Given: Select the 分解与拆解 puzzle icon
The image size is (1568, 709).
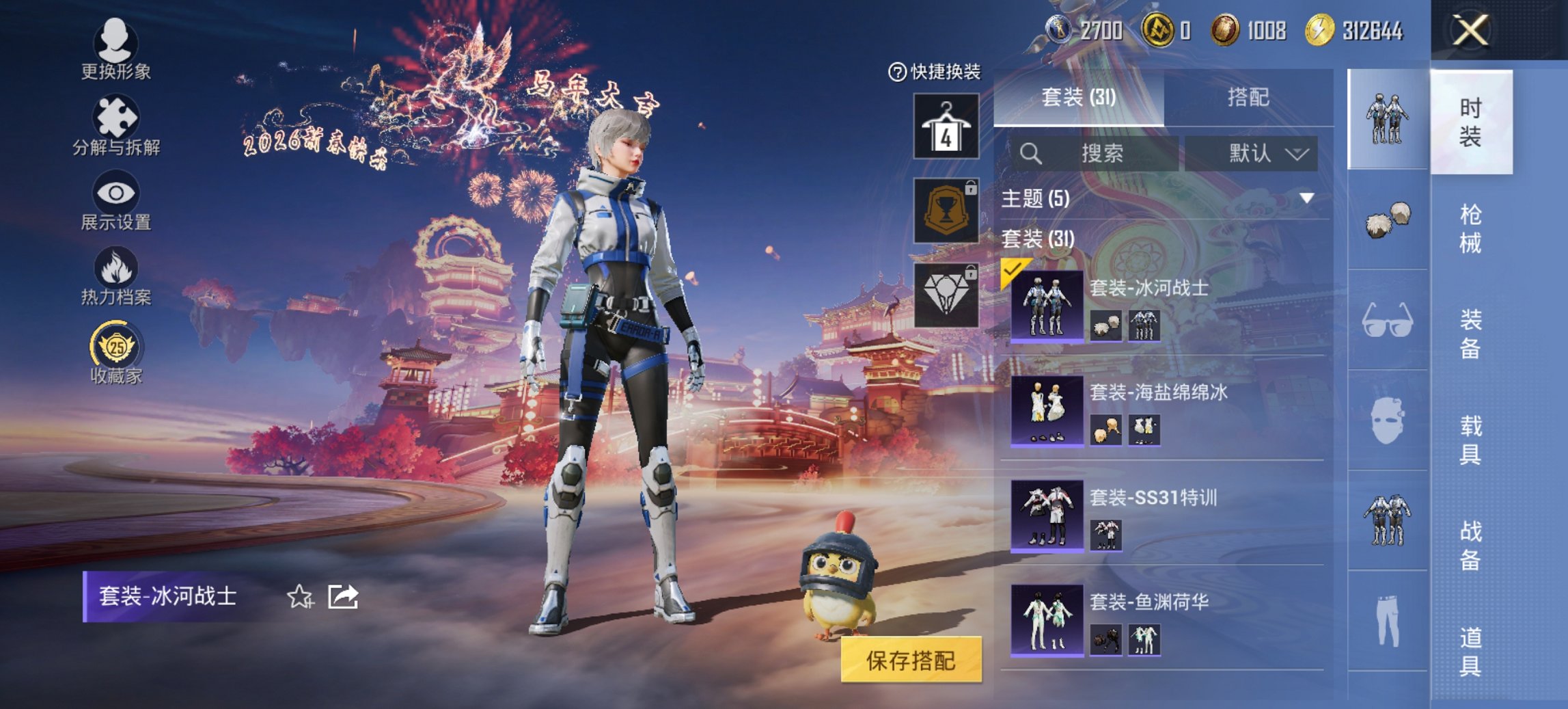Looking at the screenshot, I should (x=116, y=116).
